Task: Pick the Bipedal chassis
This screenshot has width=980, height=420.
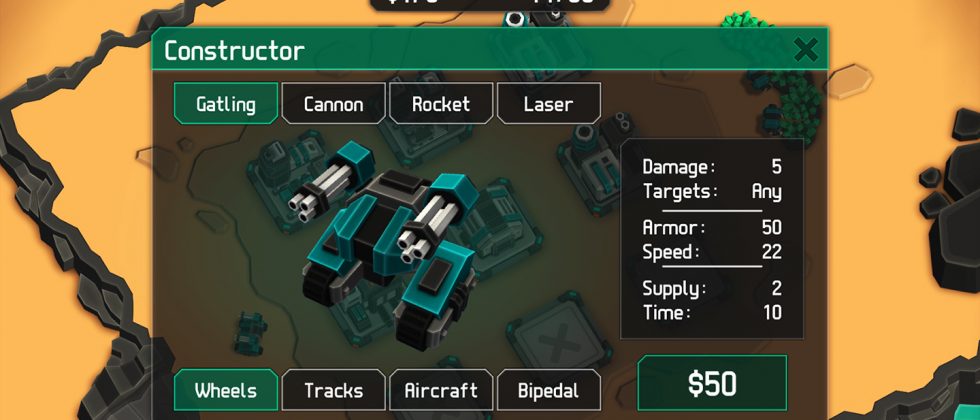Action: click(548, 390)
